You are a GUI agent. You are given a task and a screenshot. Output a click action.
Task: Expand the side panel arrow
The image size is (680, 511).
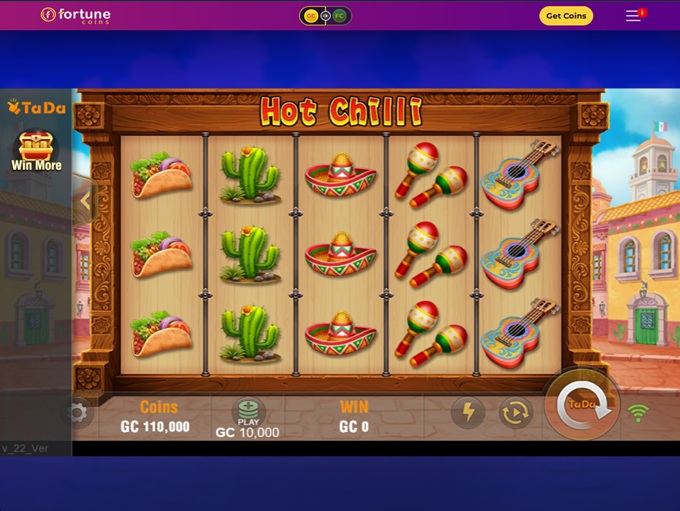(x=85, y=200)
